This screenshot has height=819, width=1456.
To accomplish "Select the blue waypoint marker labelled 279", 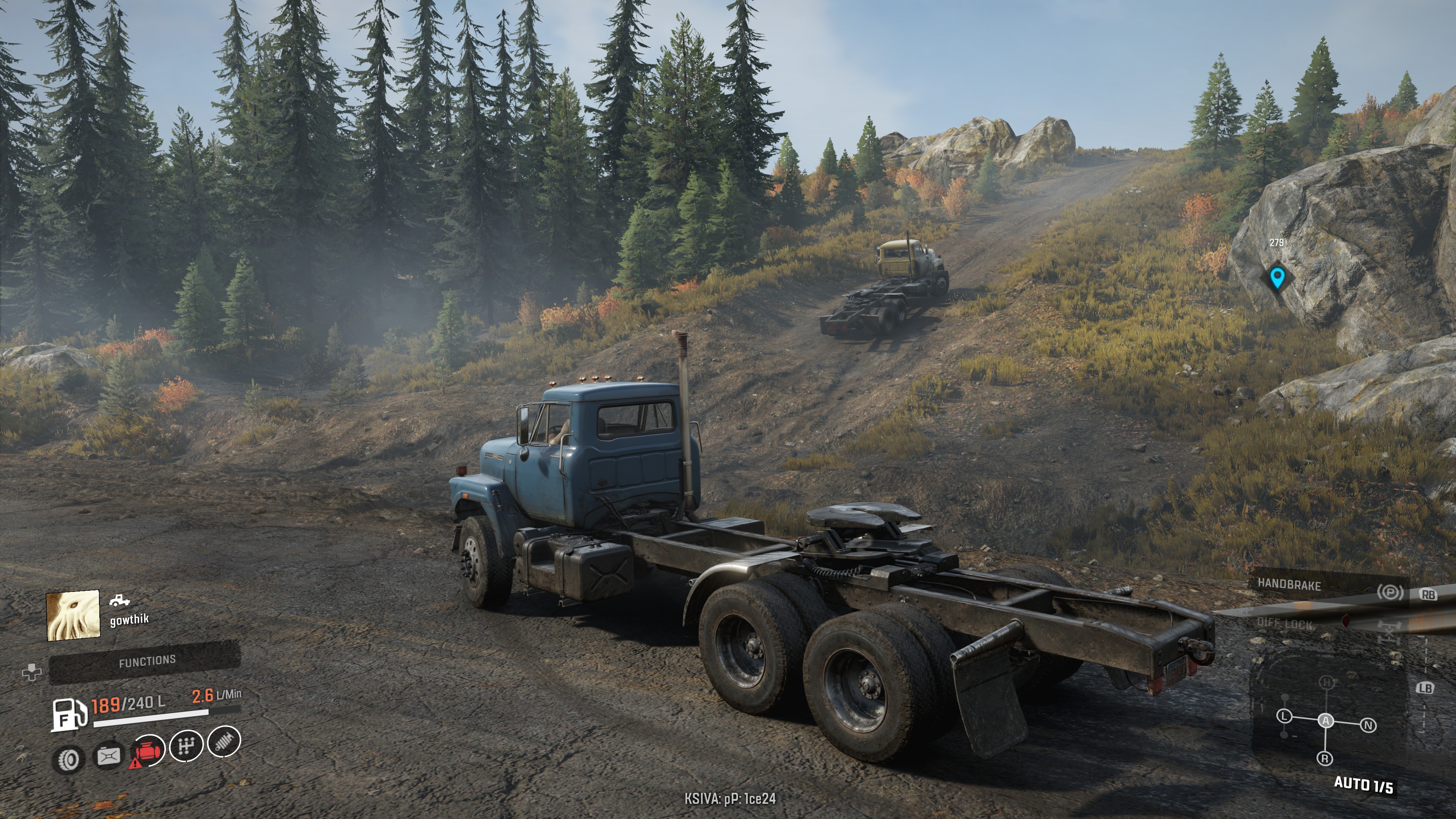I will pyautogui.click(x=1277, y=278).
